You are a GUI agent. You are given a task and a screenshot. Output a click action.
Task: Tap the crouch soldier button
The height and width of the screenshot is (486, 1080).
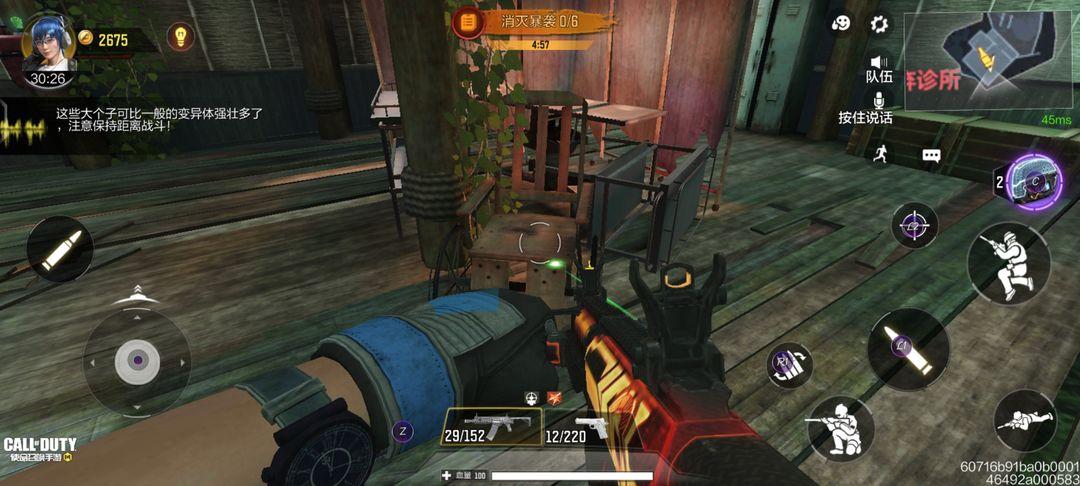[x=840, y=429]
